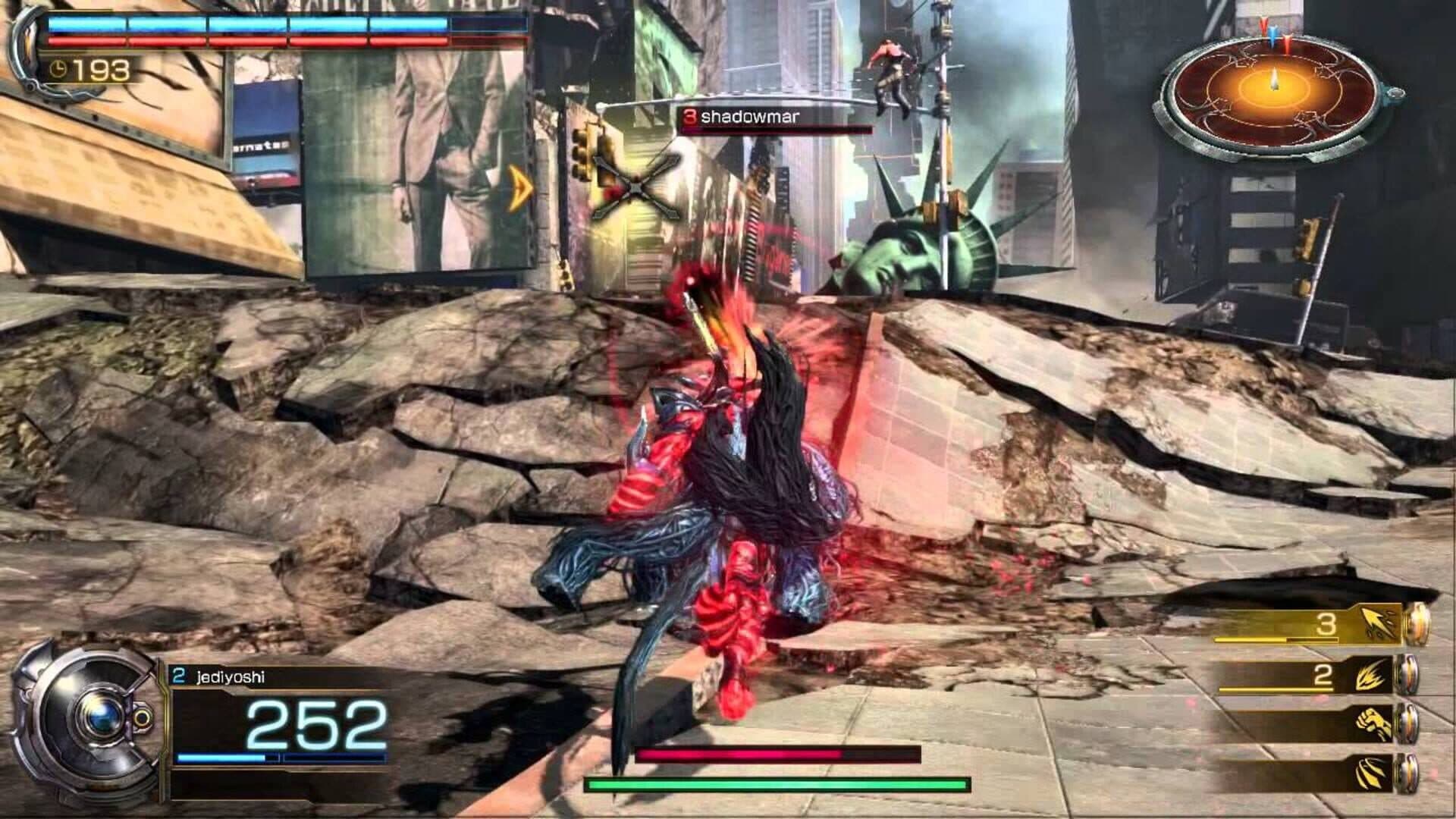Select shadowmar's nameplate above the enemy
1456x819 pixels.
tap(751, 116)
